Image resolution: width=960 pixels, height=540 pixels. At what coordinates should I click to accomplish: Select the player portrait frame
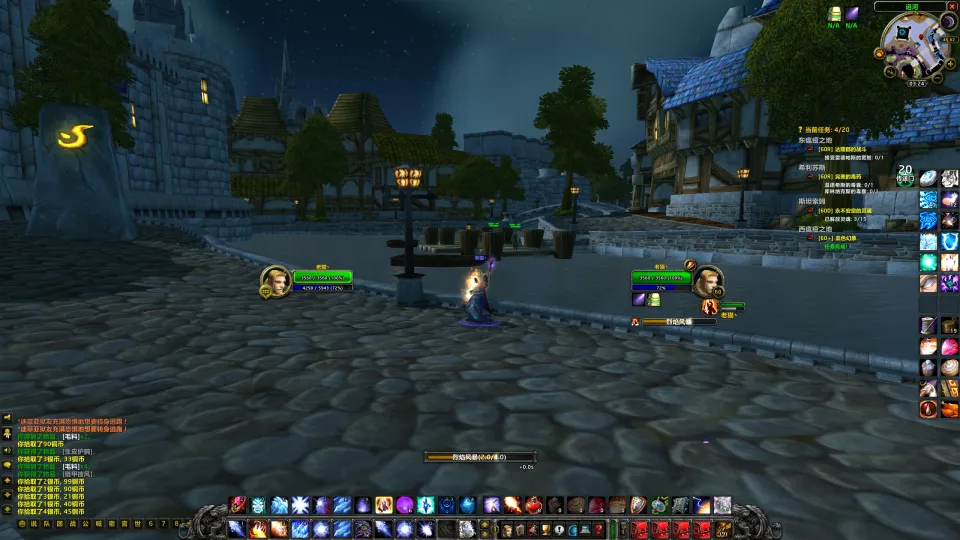coord(276,281)
